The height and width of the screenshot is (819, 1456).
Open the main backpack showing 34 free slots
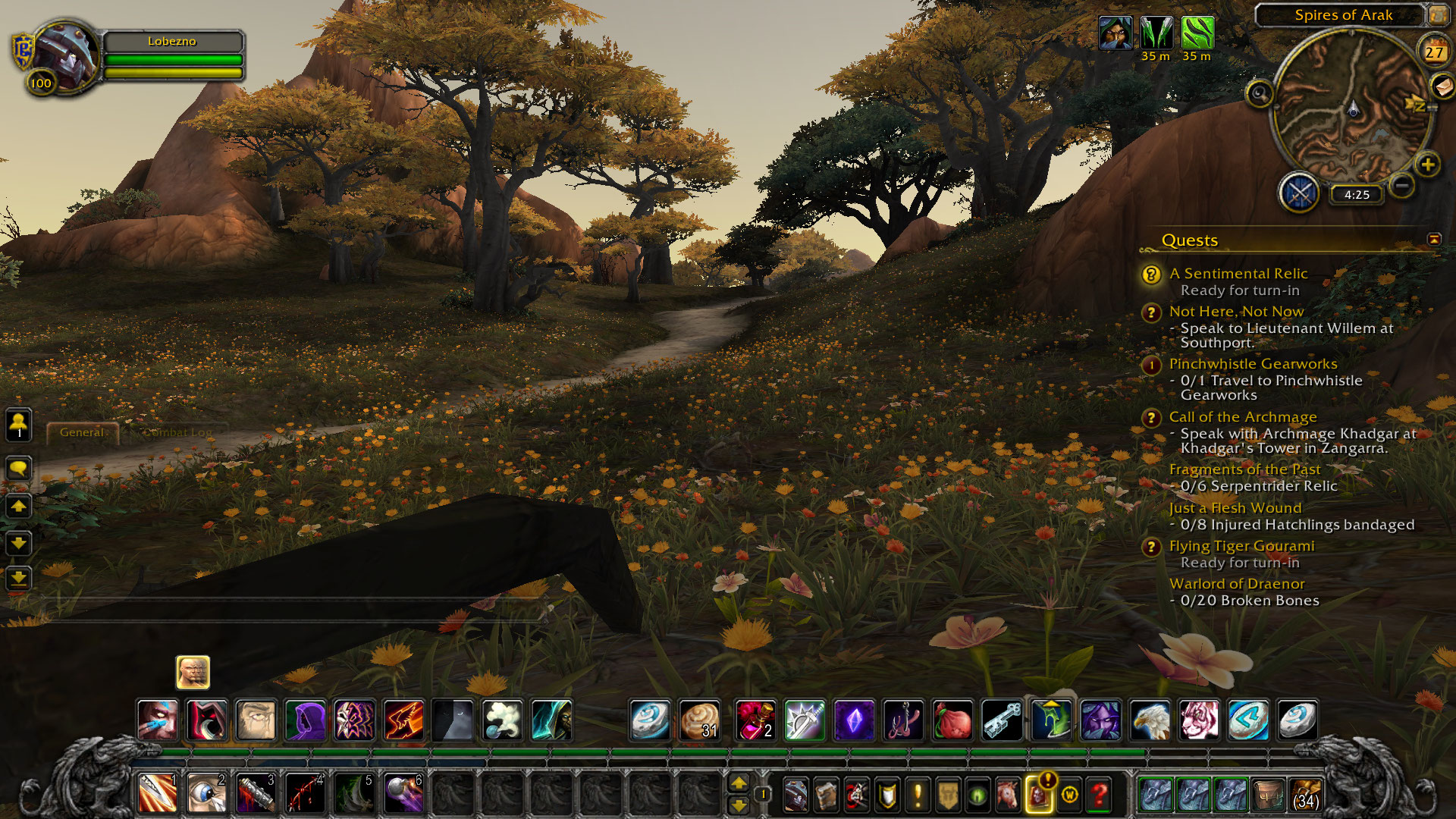pos(1305,795)
